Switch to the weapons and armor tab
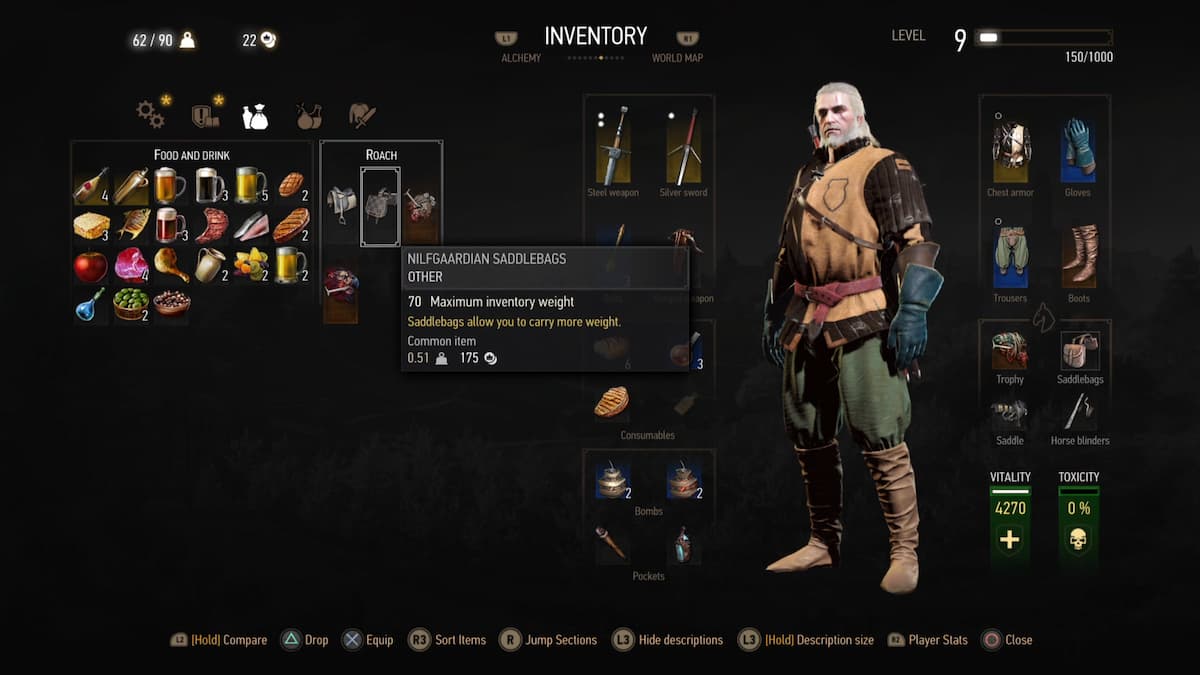This screenshot has height=675, width=1200. [x=361, y=115]
